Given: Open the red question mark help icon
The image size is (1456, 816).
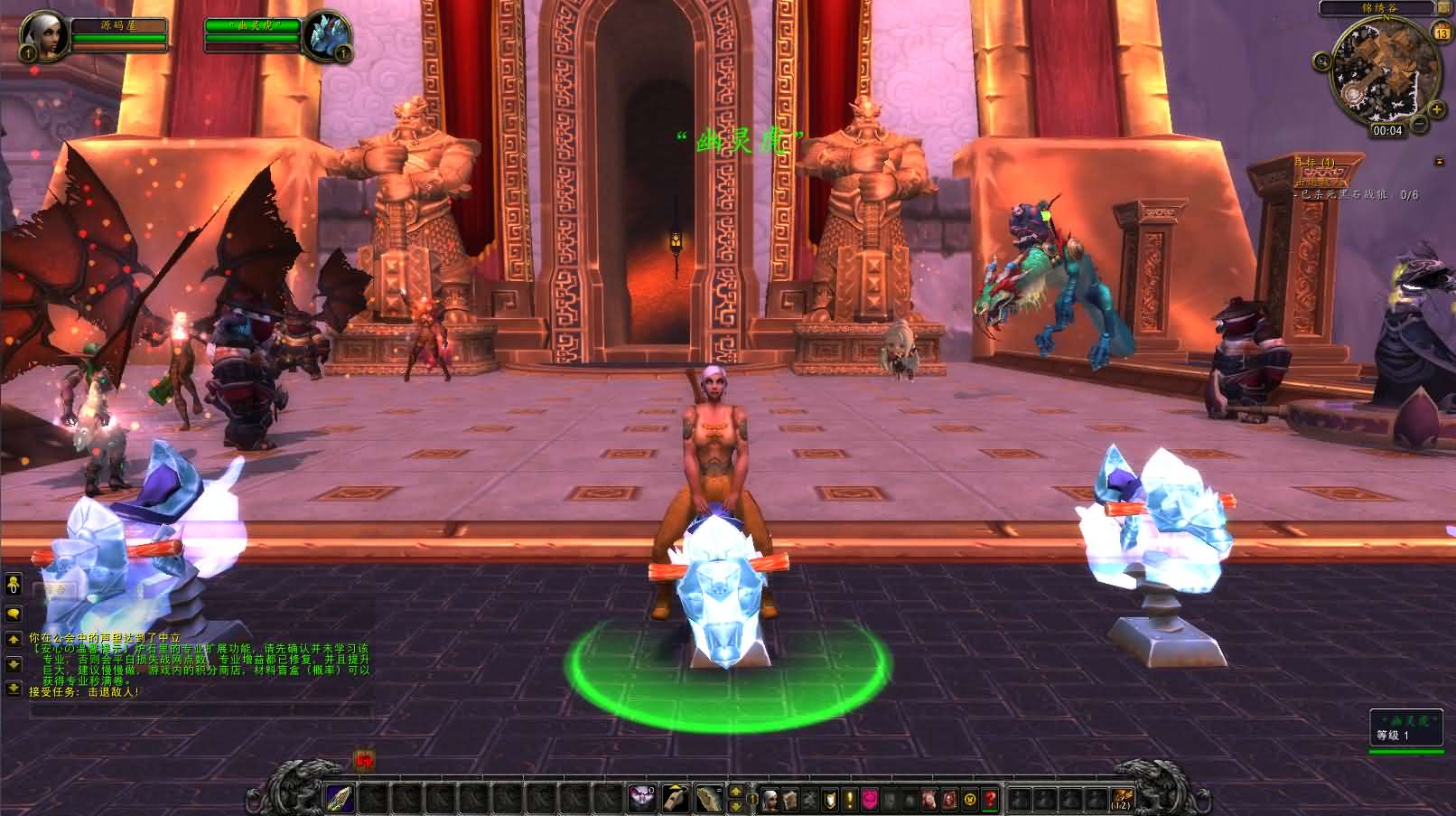Looking at the screenshot, I should 987,800.
